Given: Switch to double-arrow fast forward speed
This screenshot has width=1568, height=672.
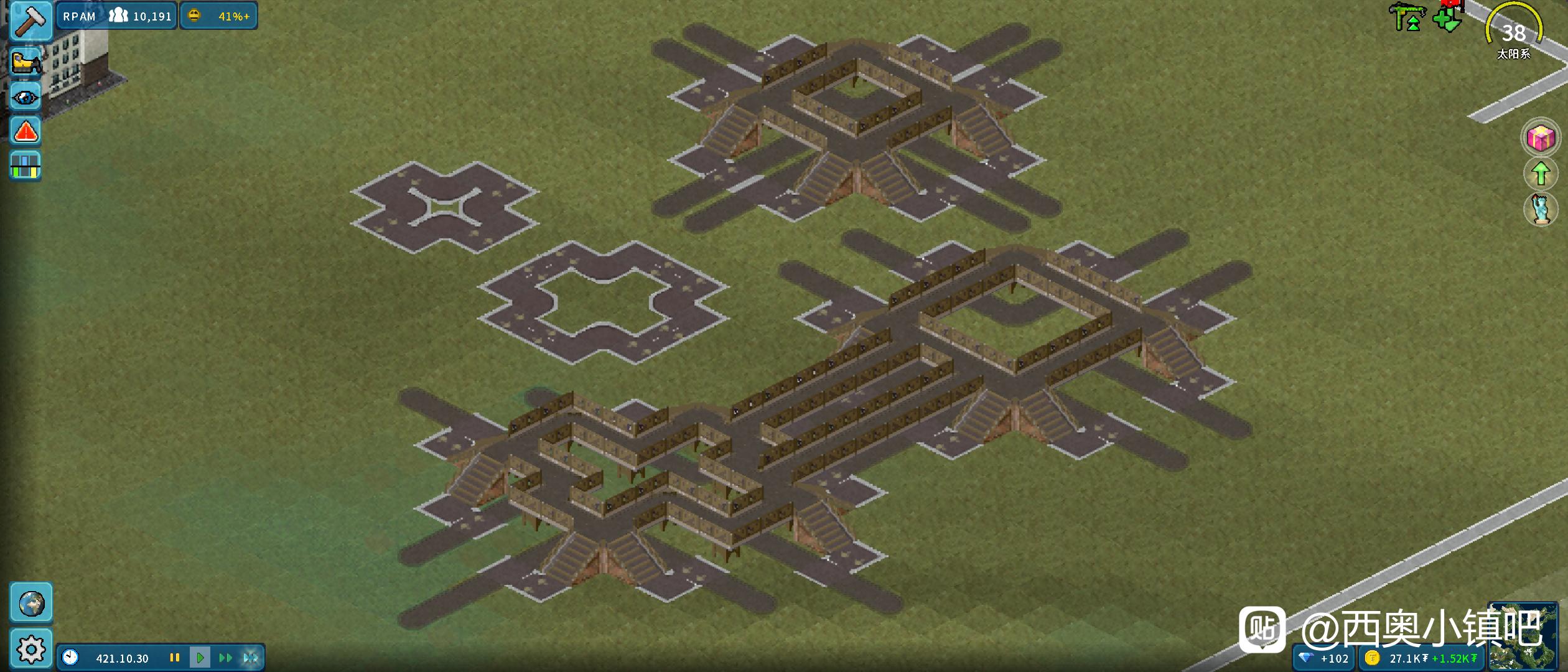Looking at the screenshot, I should pos(225,658).
